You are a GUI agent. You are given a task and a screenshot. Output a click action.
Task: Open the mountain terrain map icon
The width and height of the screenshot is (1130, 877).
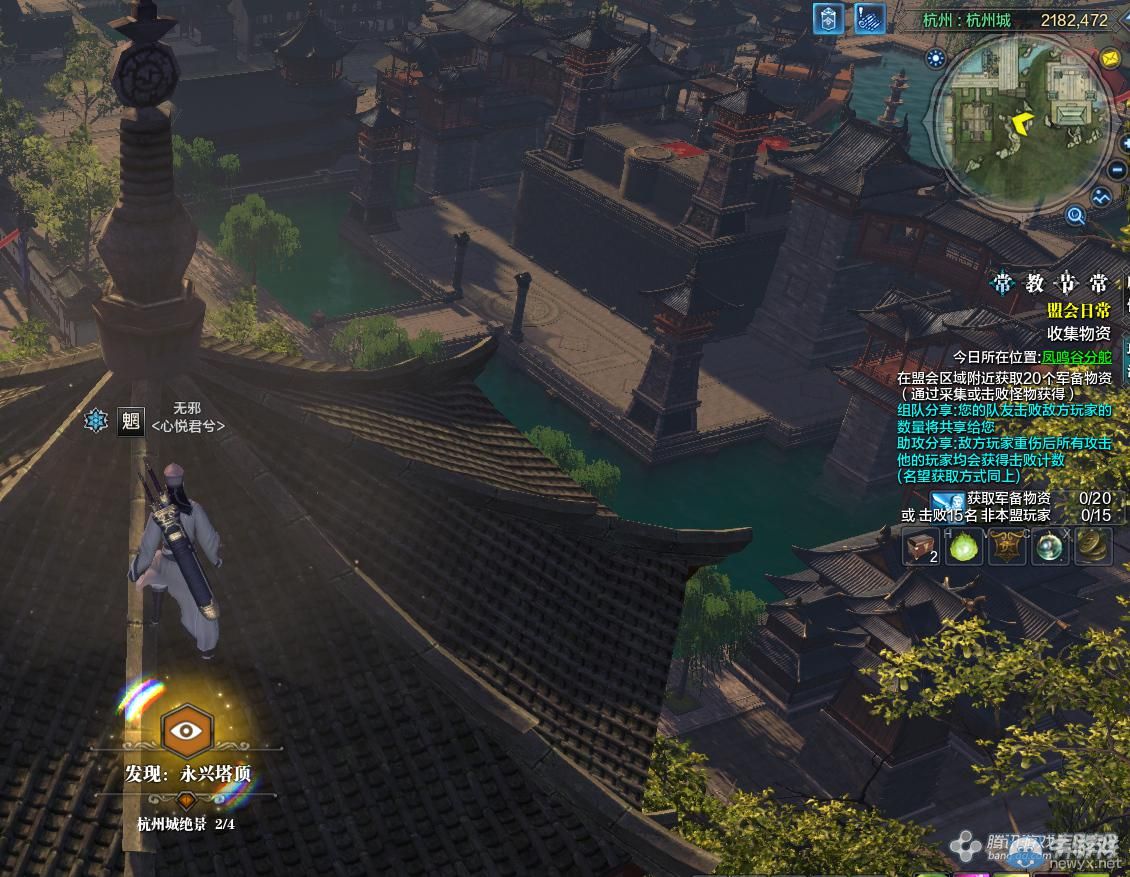tap(1102, 198)
